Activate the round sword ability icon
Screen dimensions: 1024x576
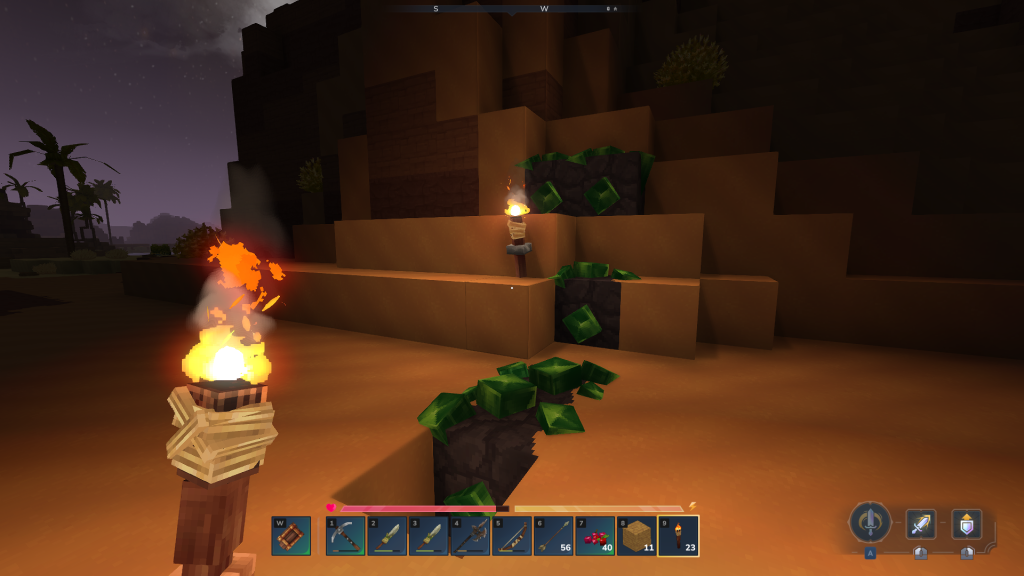coord(870,522)
